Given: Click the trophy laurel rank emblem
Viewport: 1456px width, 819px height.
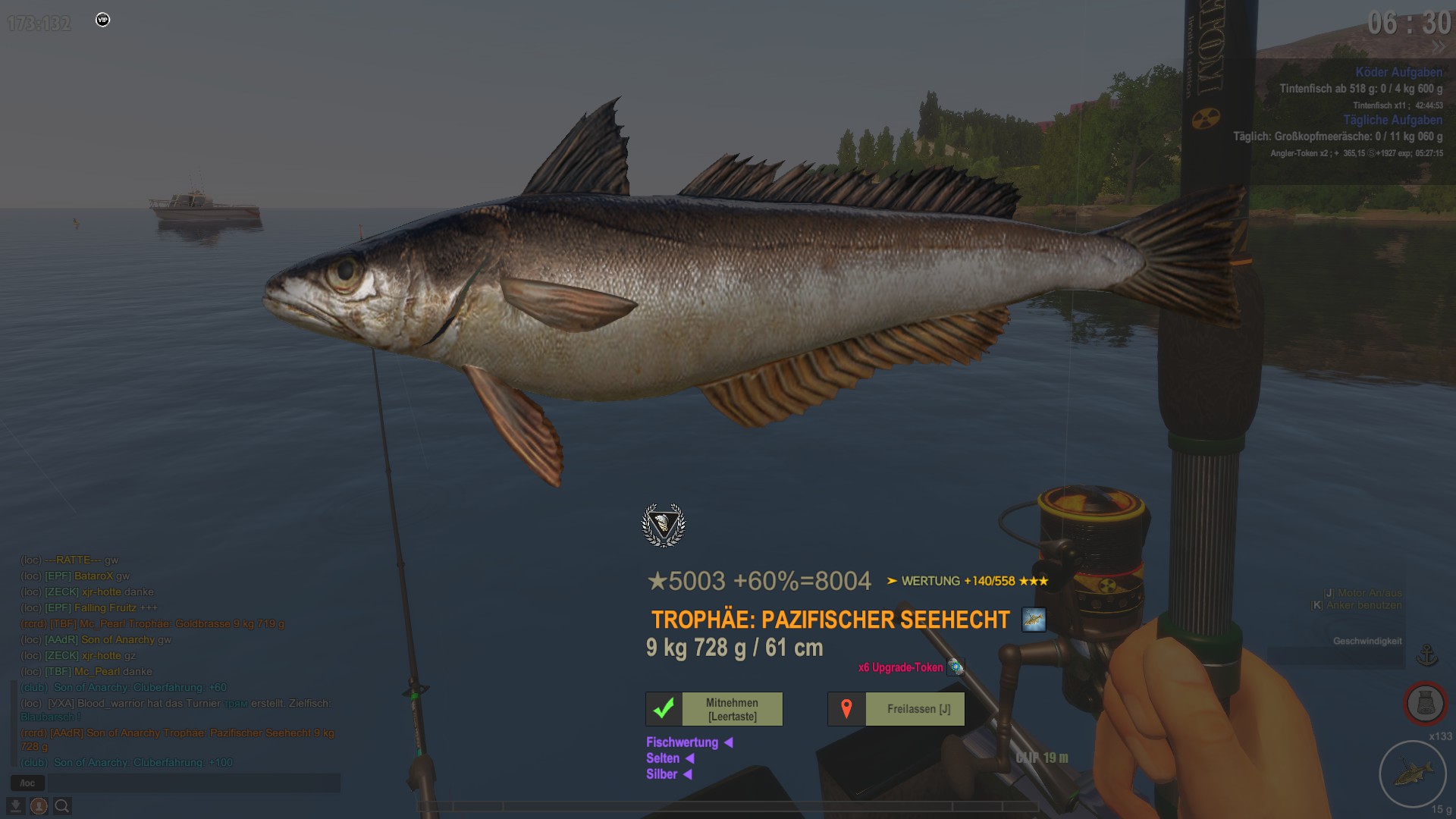Looking at the screenshot, I should 664,525.
